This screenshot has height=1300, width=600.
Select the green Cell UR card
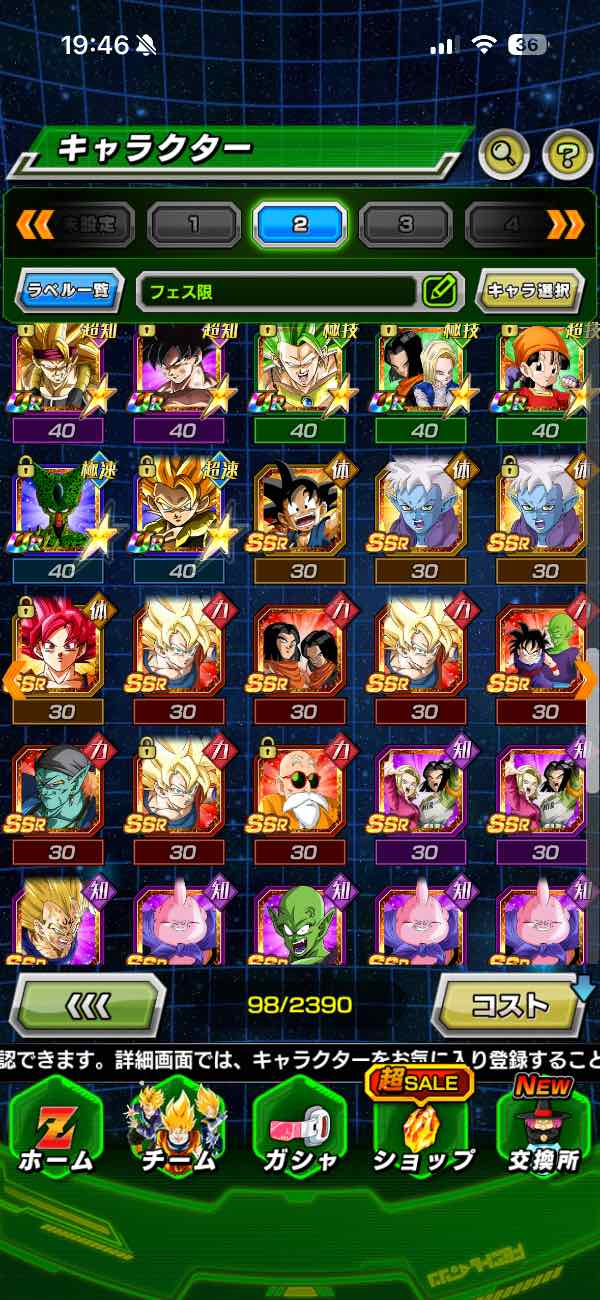pos(62,509)
